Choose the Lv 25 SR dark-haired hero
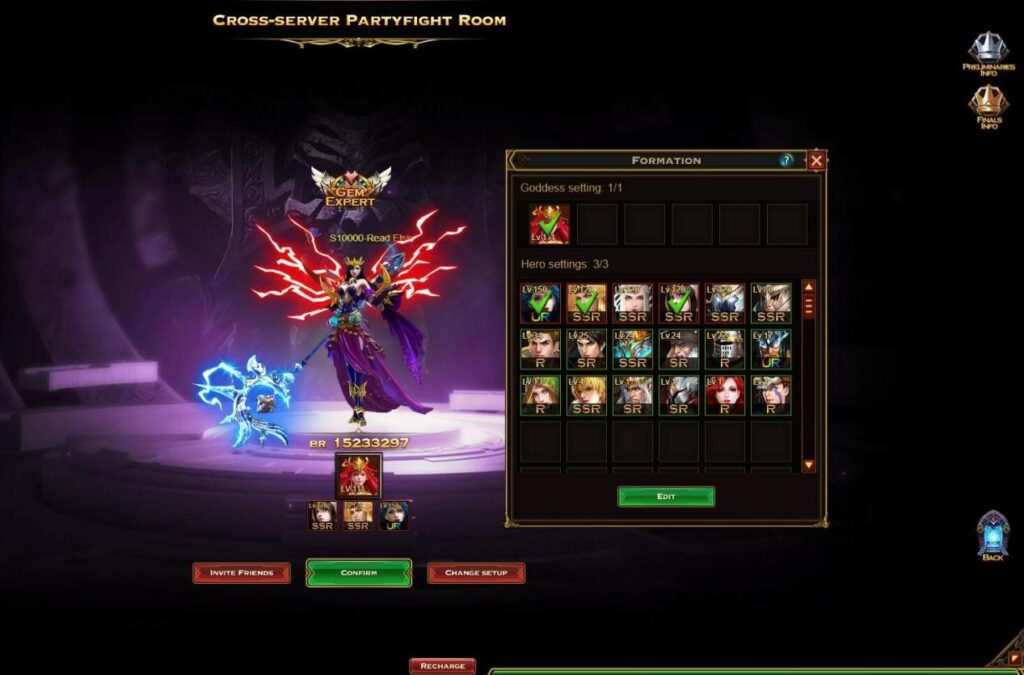Image resolution: width=1024 pixels, height=675 pixels. click(x=586, y=349)
